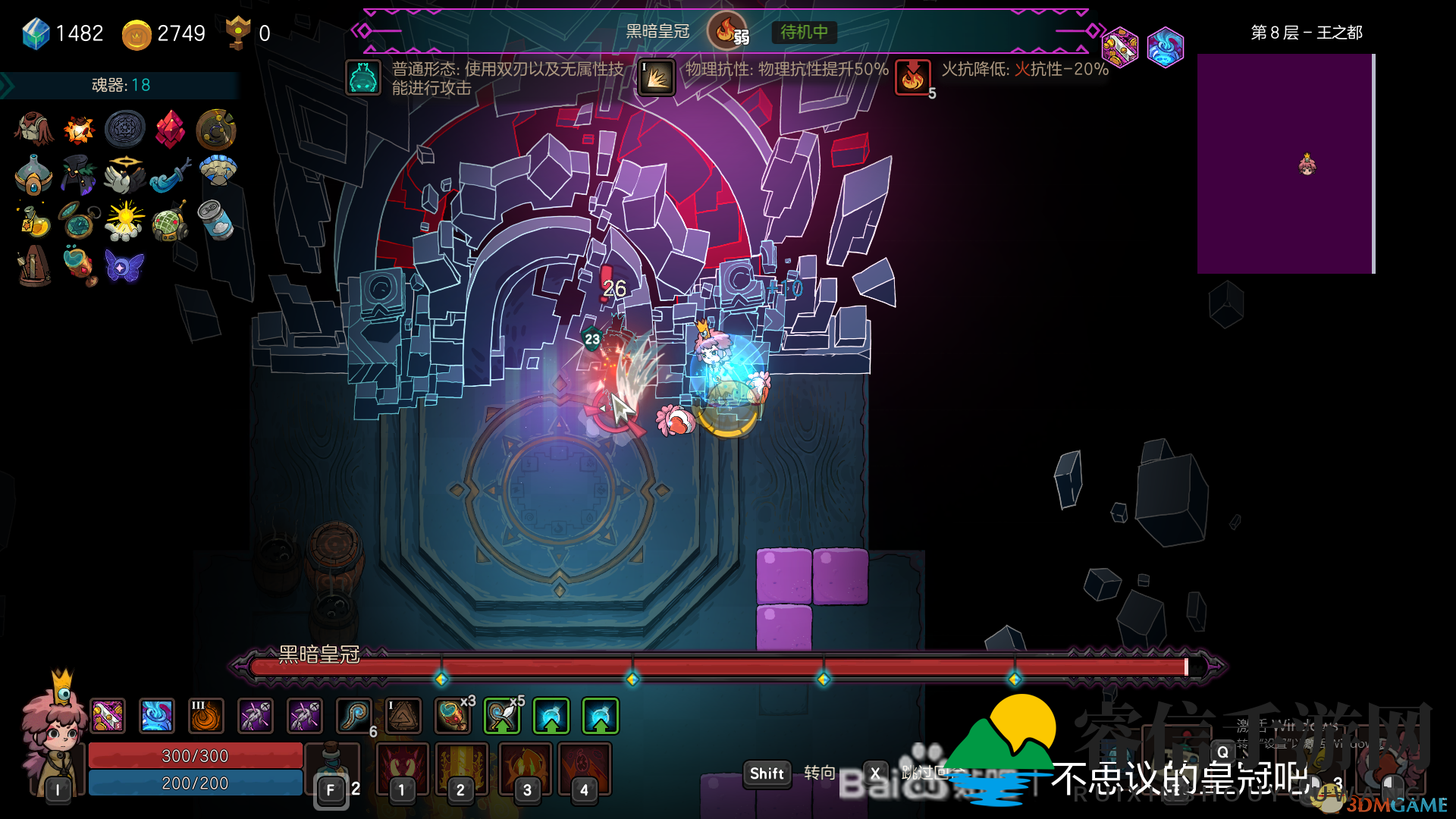Image resolution: width=1456 pixels, height=819 pixels.
Task: Inspect the fire resistance reduction debuff icon
Action: [x=912, y=77]
